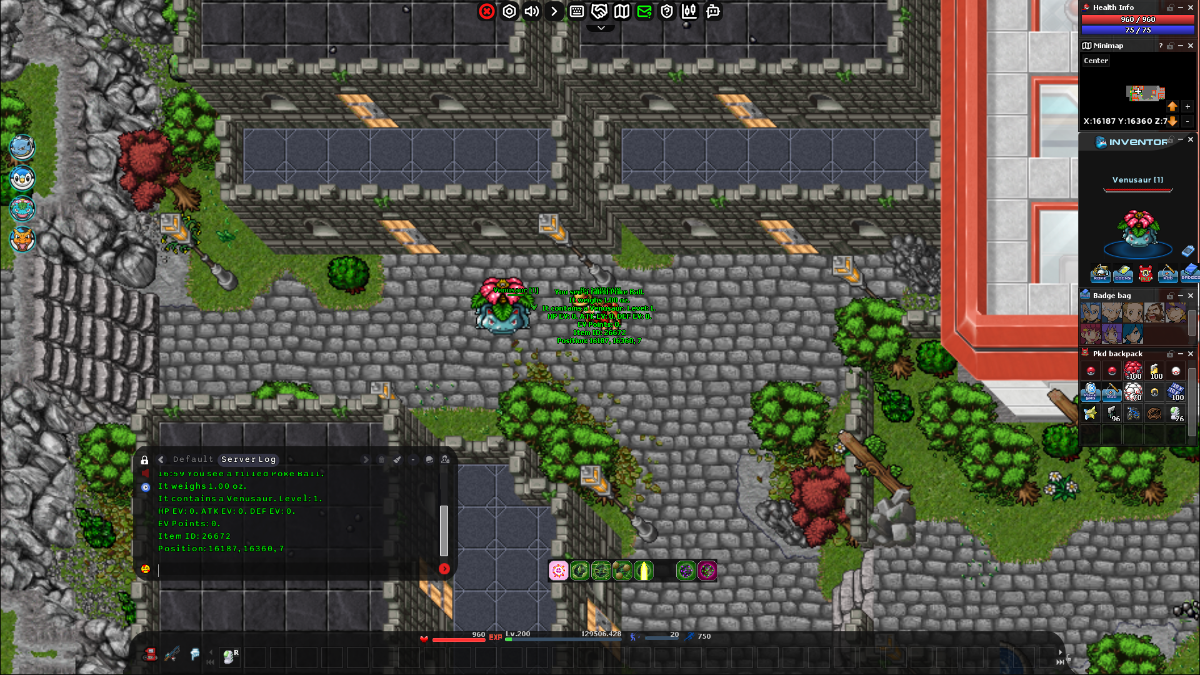This screenshot has width=1200, height=675.
Task: Open the chart statistics icon
Action: [690, 11]
